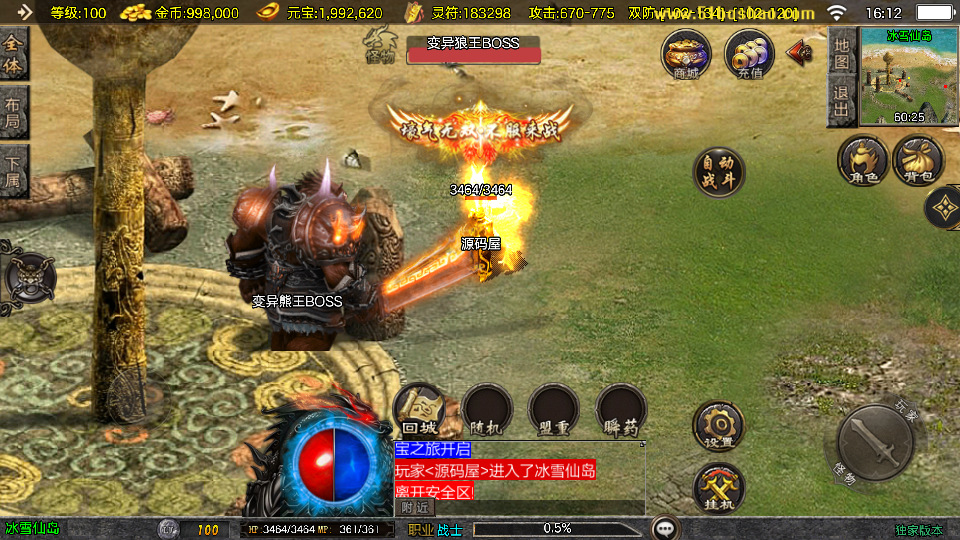Select the 布局 layout tab
This screenshot has height=540, width=960.
[x=13, y=113]
